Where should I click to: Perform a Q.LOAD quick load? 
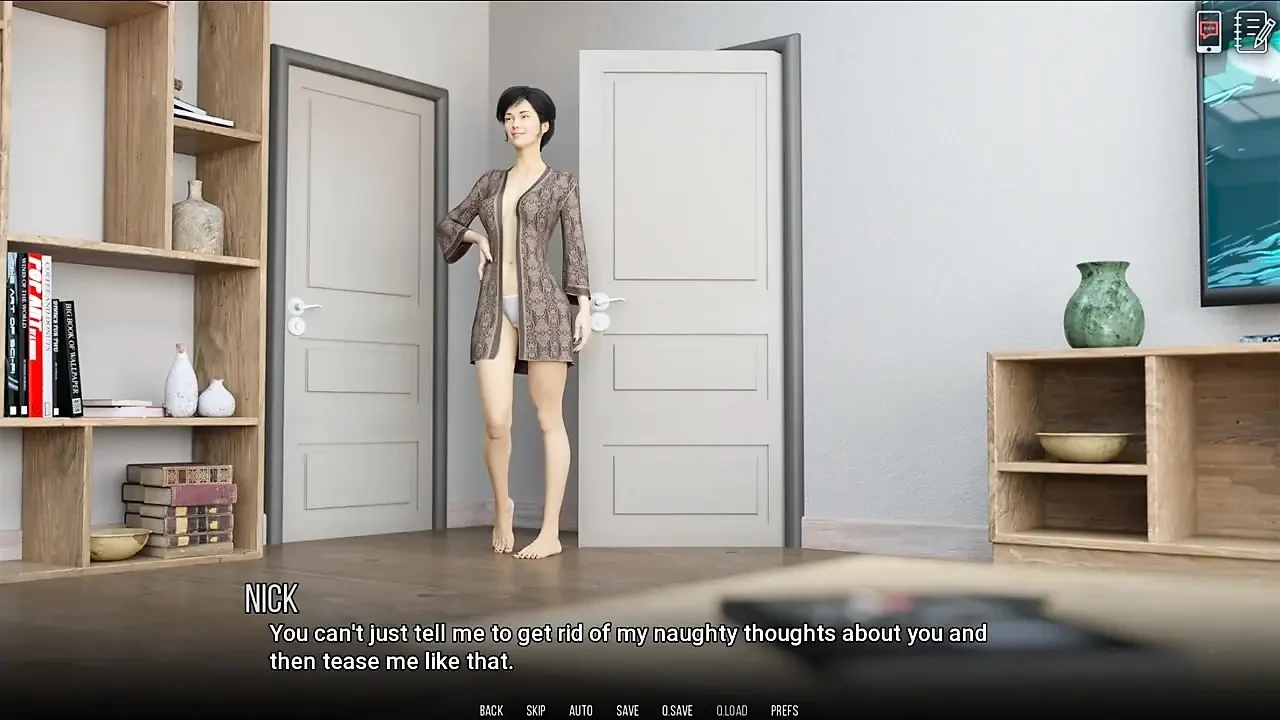[x=731, y=710]
